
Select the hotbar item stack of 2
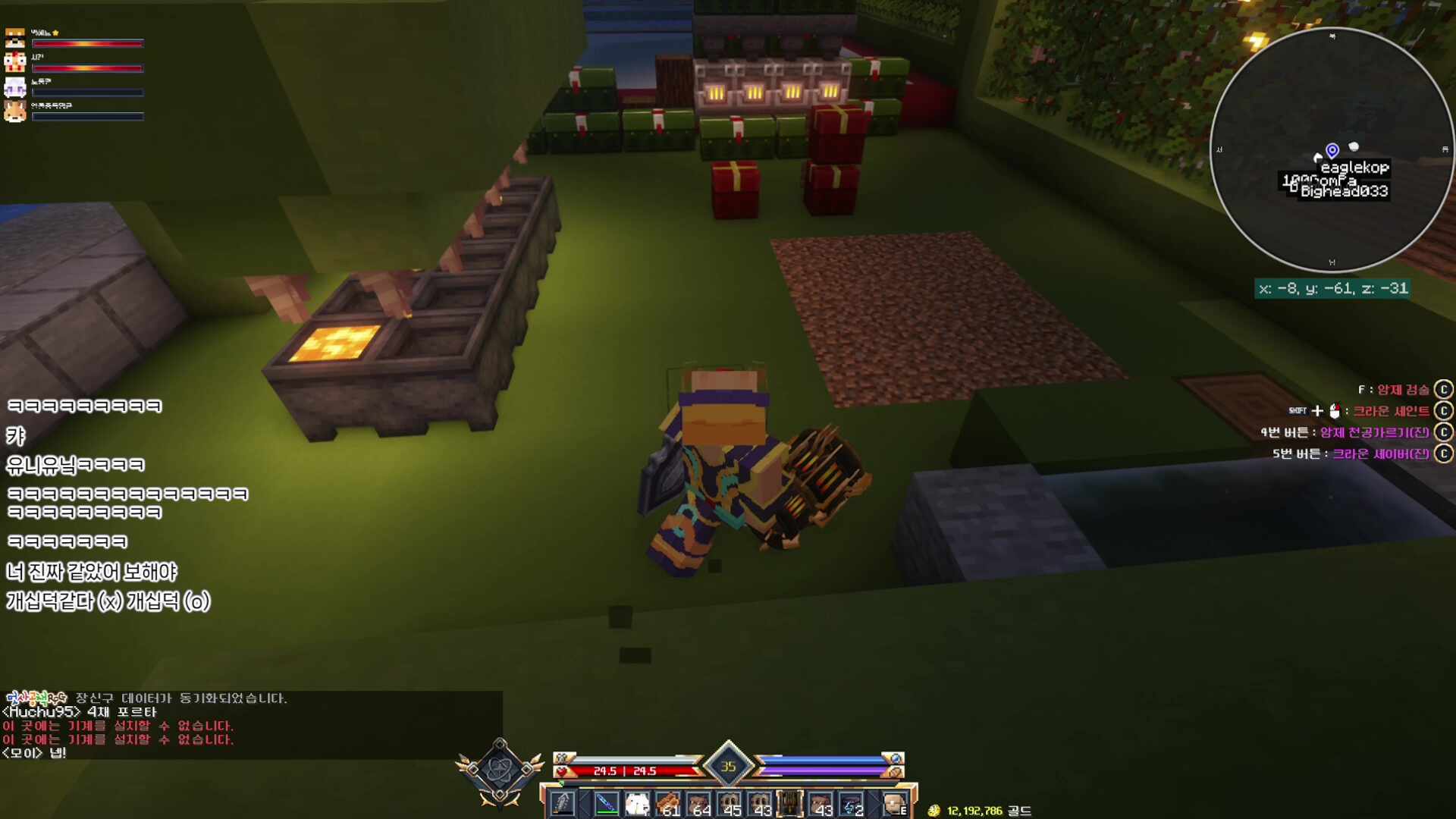(x=851, y=803)
